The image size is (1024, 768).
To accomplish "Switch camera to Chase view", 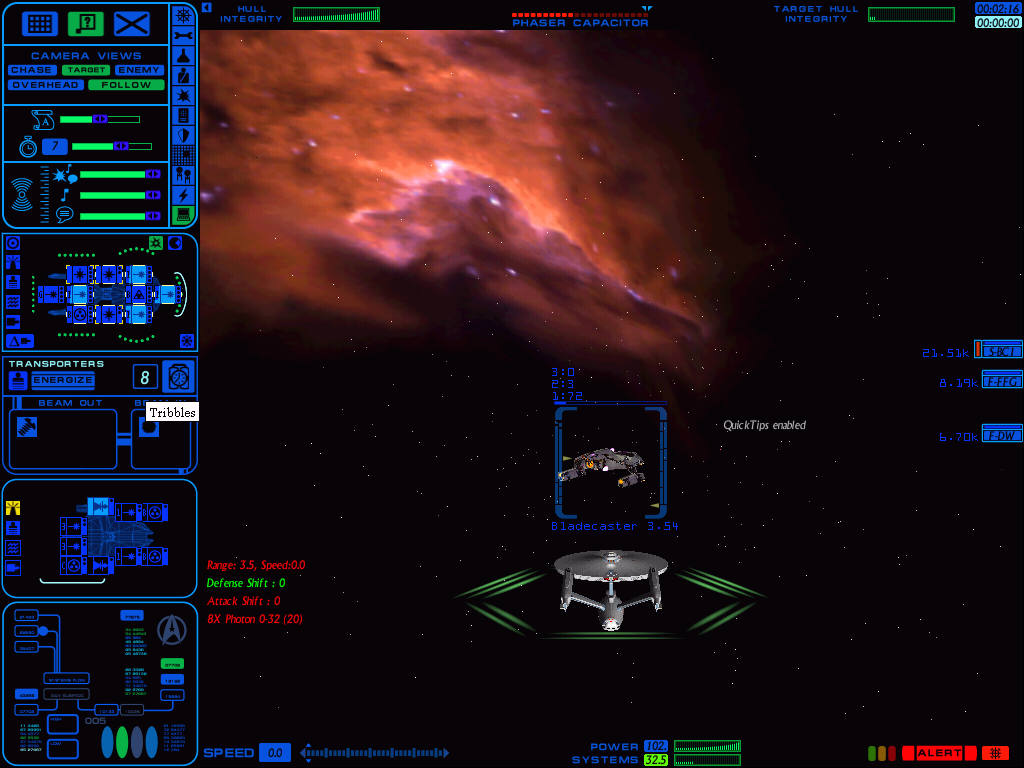I will 31,71.
